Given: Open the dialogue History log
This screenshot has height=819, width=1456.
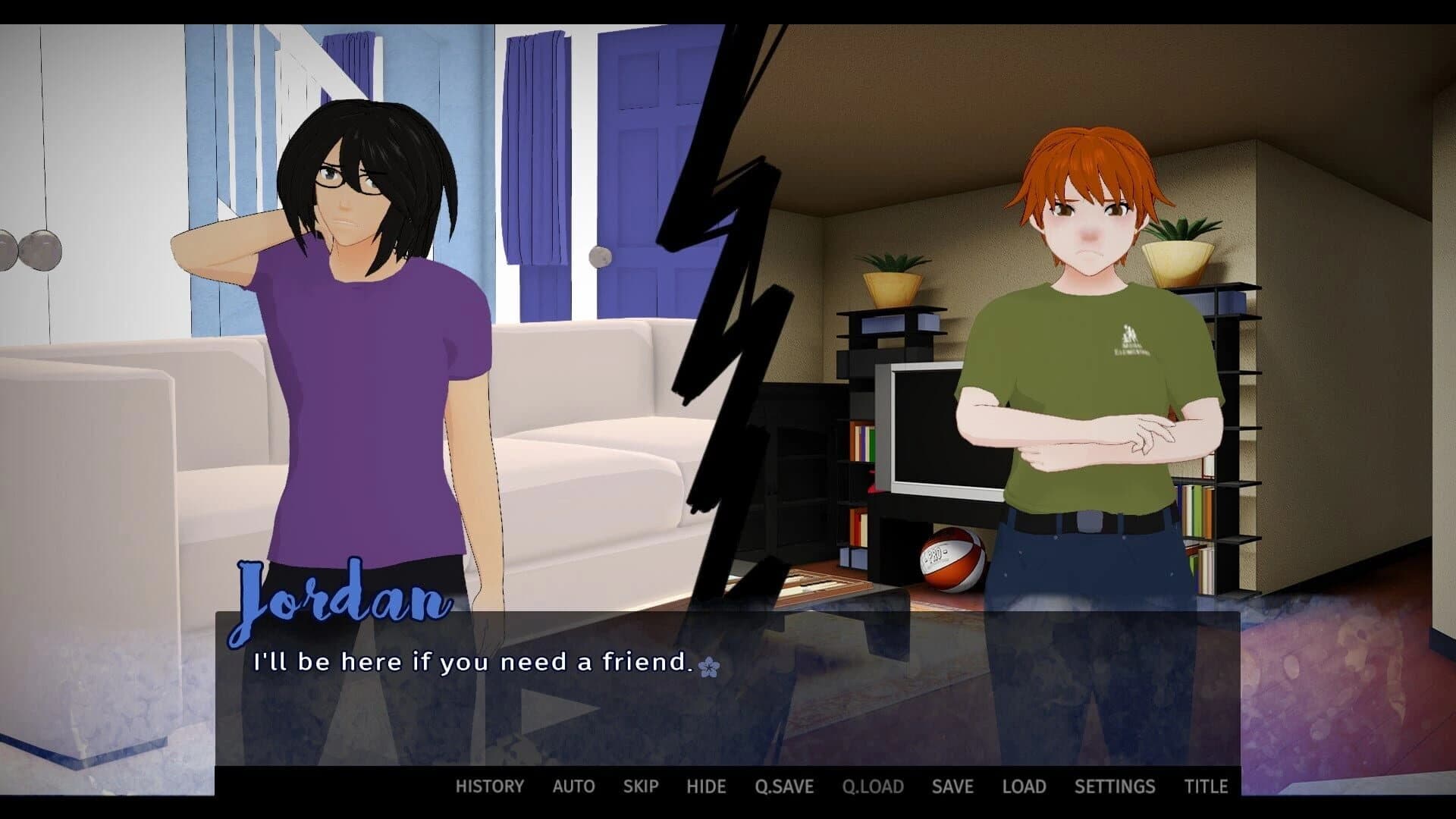Looking at the screenshot, I should click(x=489, y=786).
